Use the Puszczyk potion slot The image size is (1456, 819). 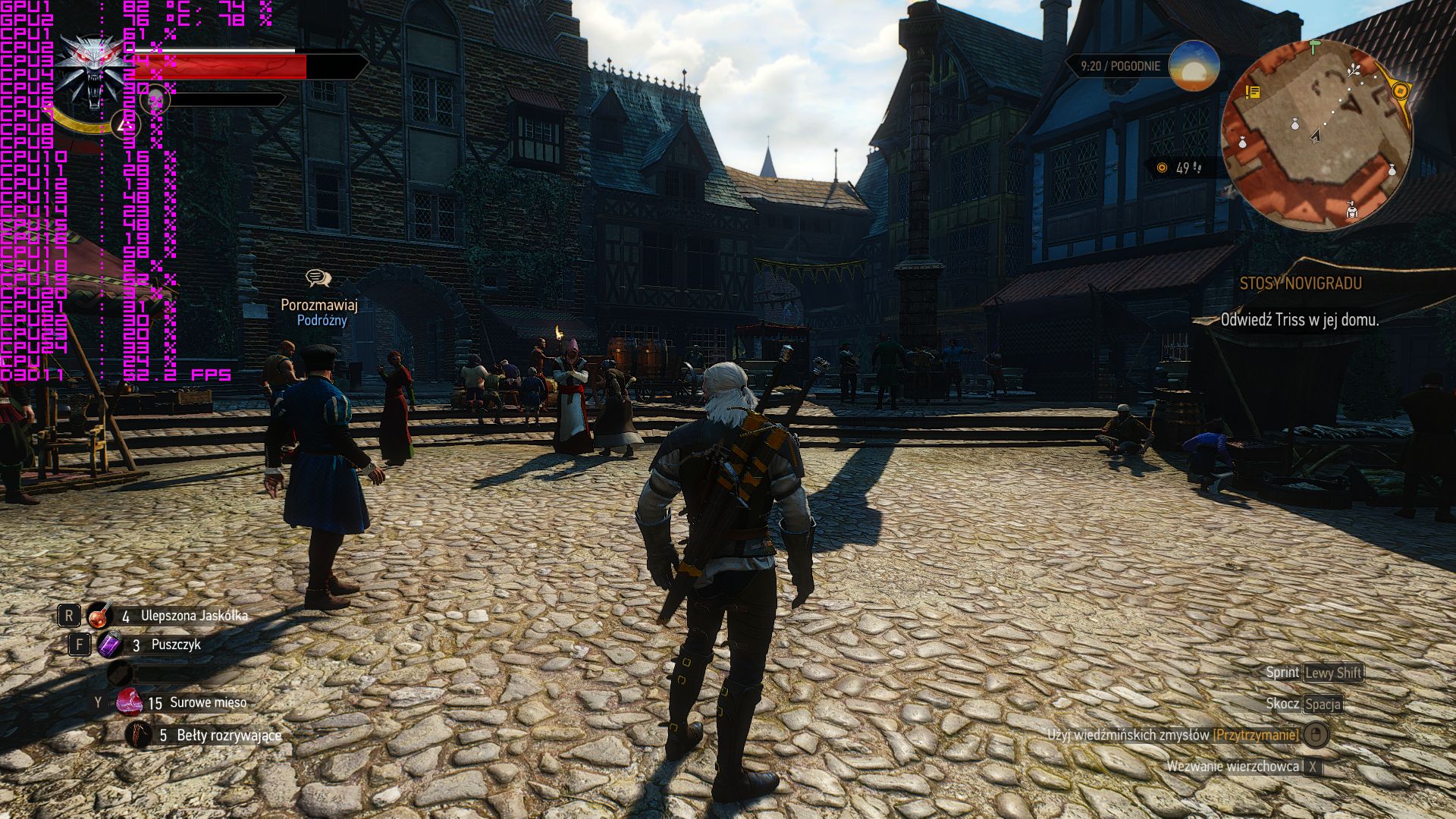pyautogui.click(x=109, y=645)
